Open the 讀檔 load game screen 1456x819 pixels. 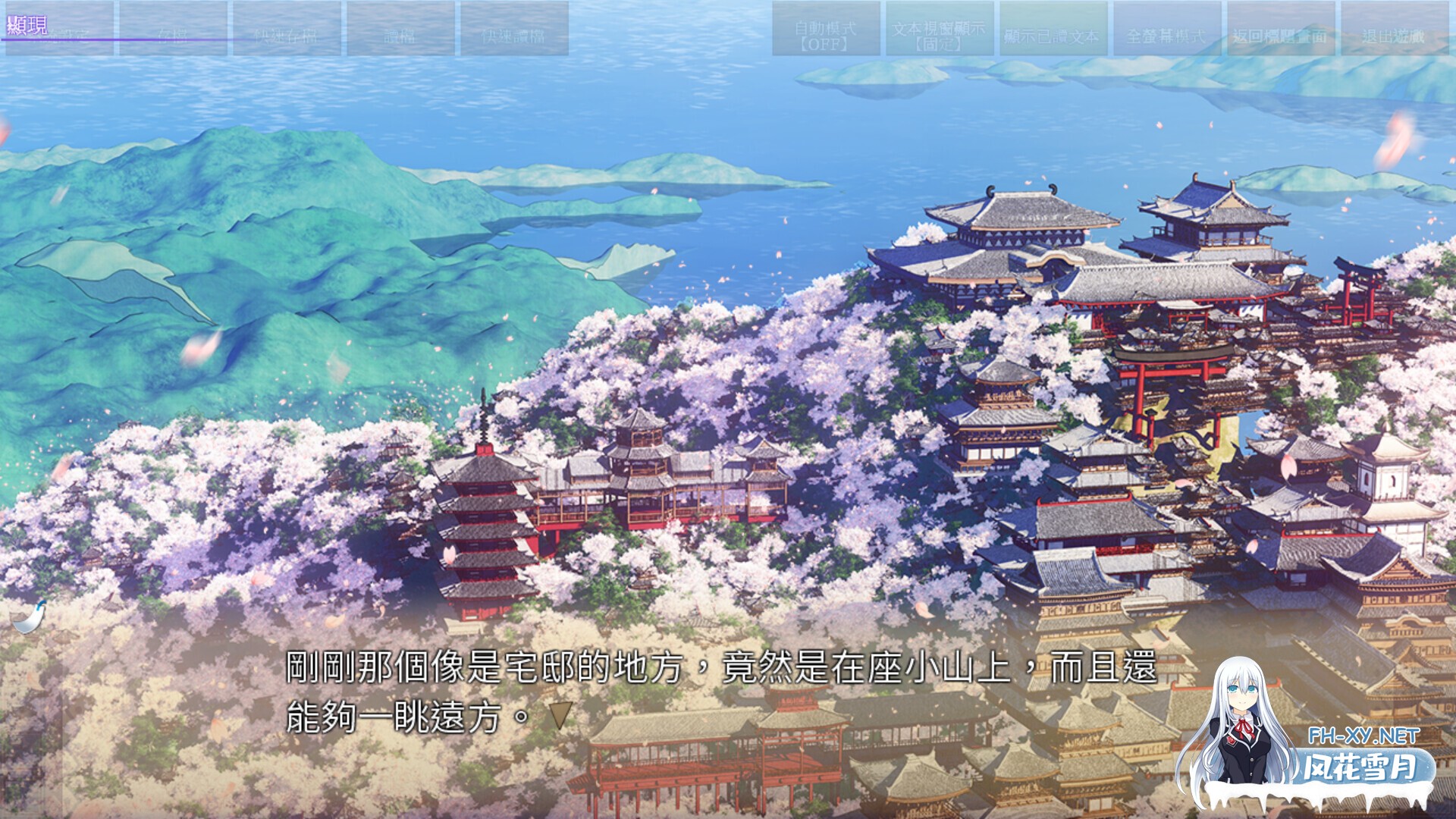[x=400, y=36]
